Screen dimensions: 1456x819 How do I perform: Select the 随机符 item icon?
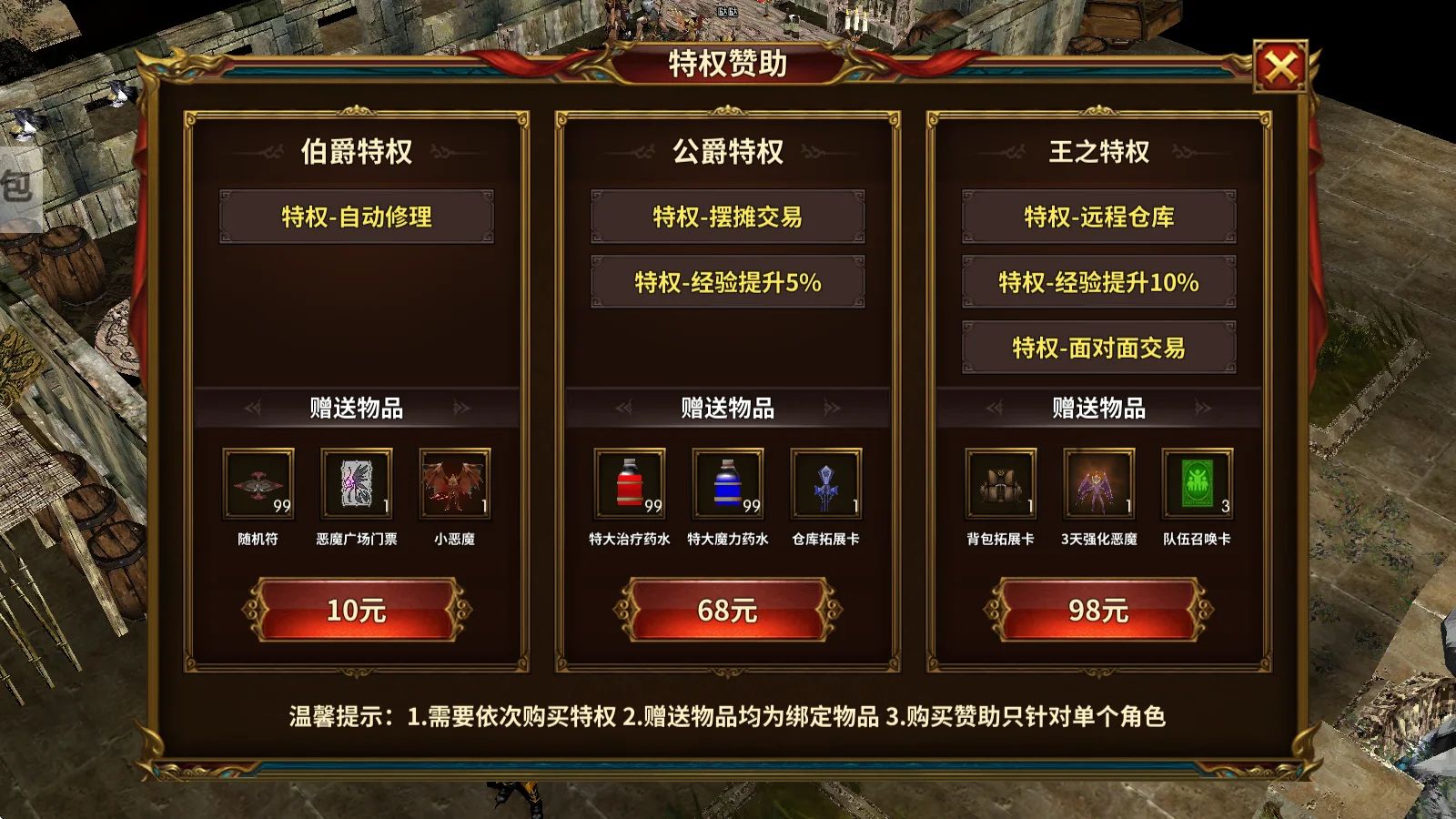tap(258, 485)
